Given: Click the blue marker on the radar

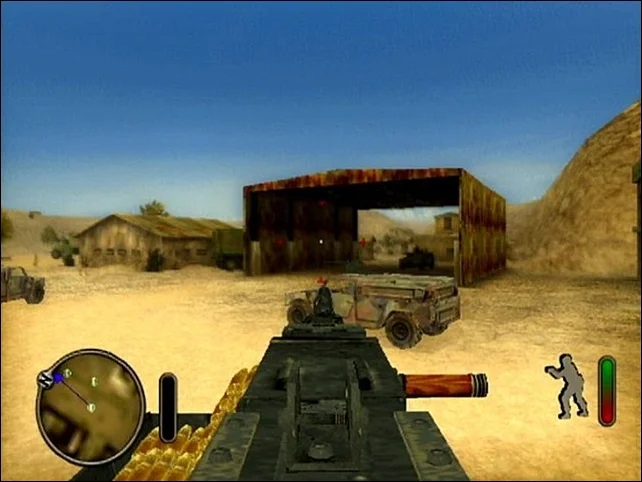Looking at the screenshot, I should [x=59, y=377].
